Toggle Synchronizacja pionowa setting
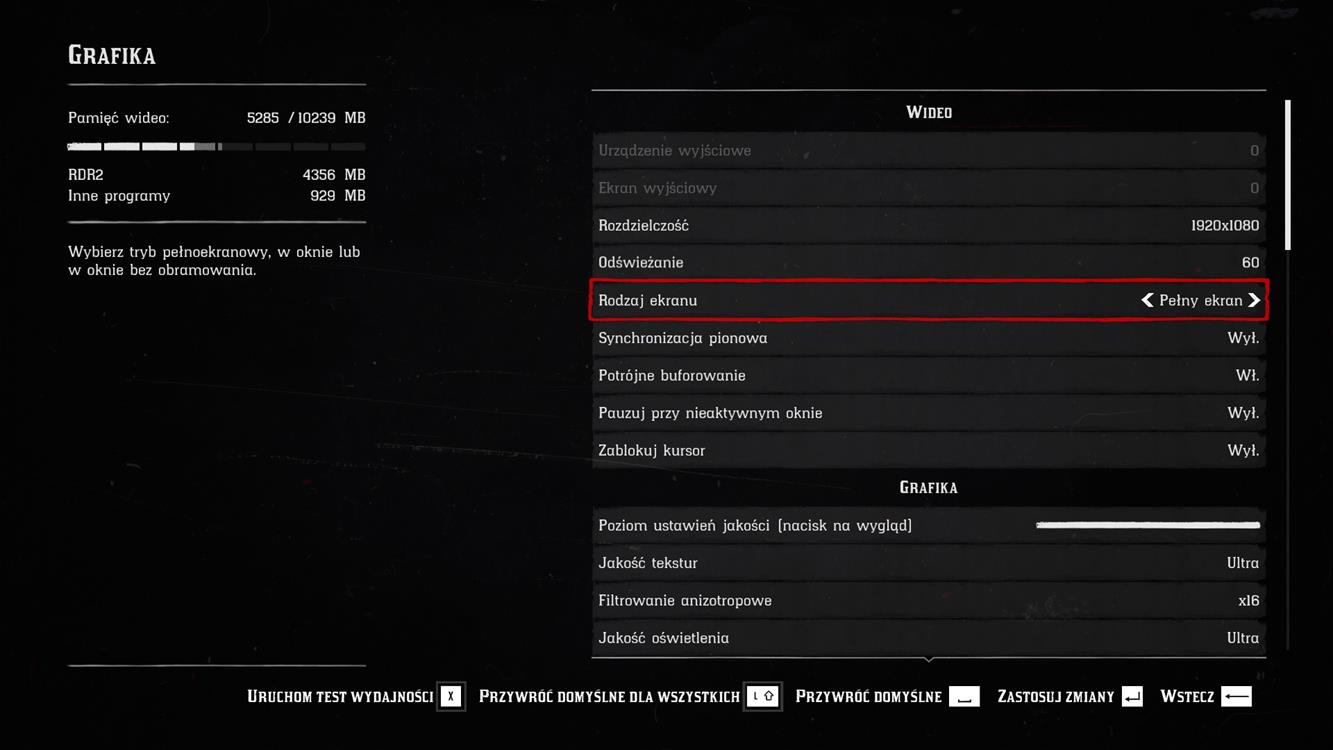Image resolution: width=1333 pixels, height=750 pixels. coord(928,338)
